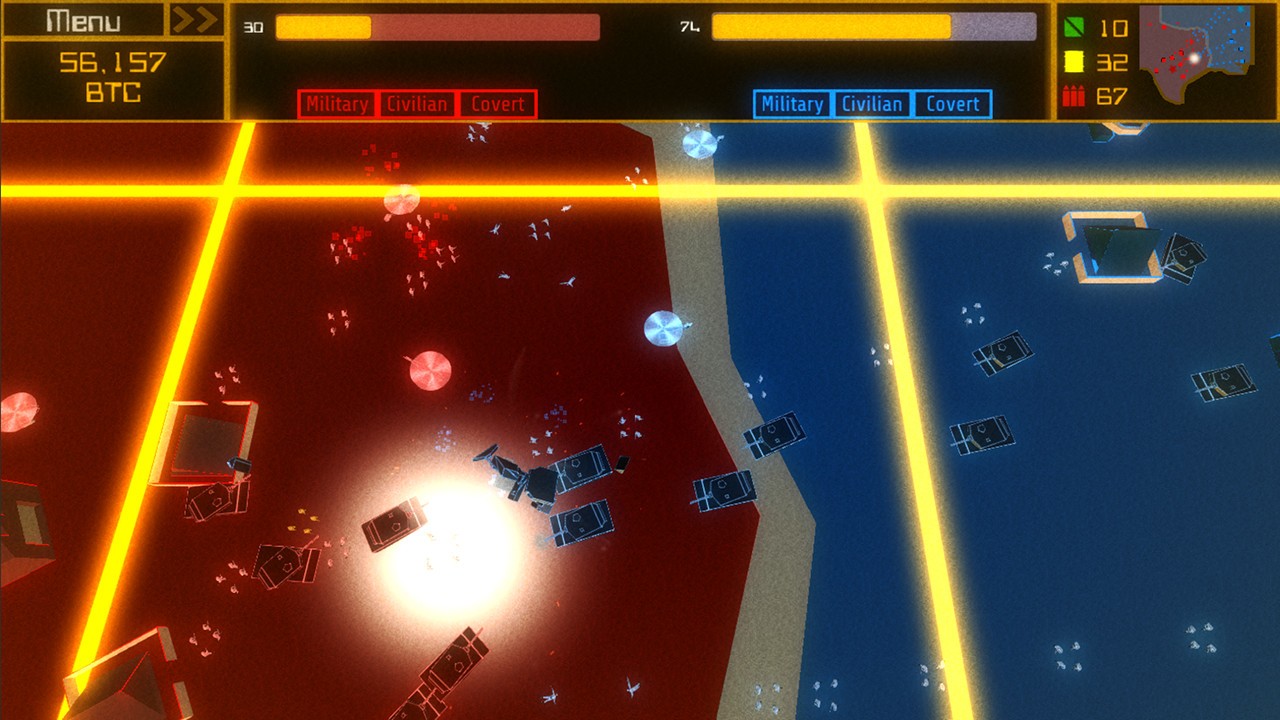Toggle the red Civilian unit filter
This screenshot has height=720, width=1280.
pos(418,103)
